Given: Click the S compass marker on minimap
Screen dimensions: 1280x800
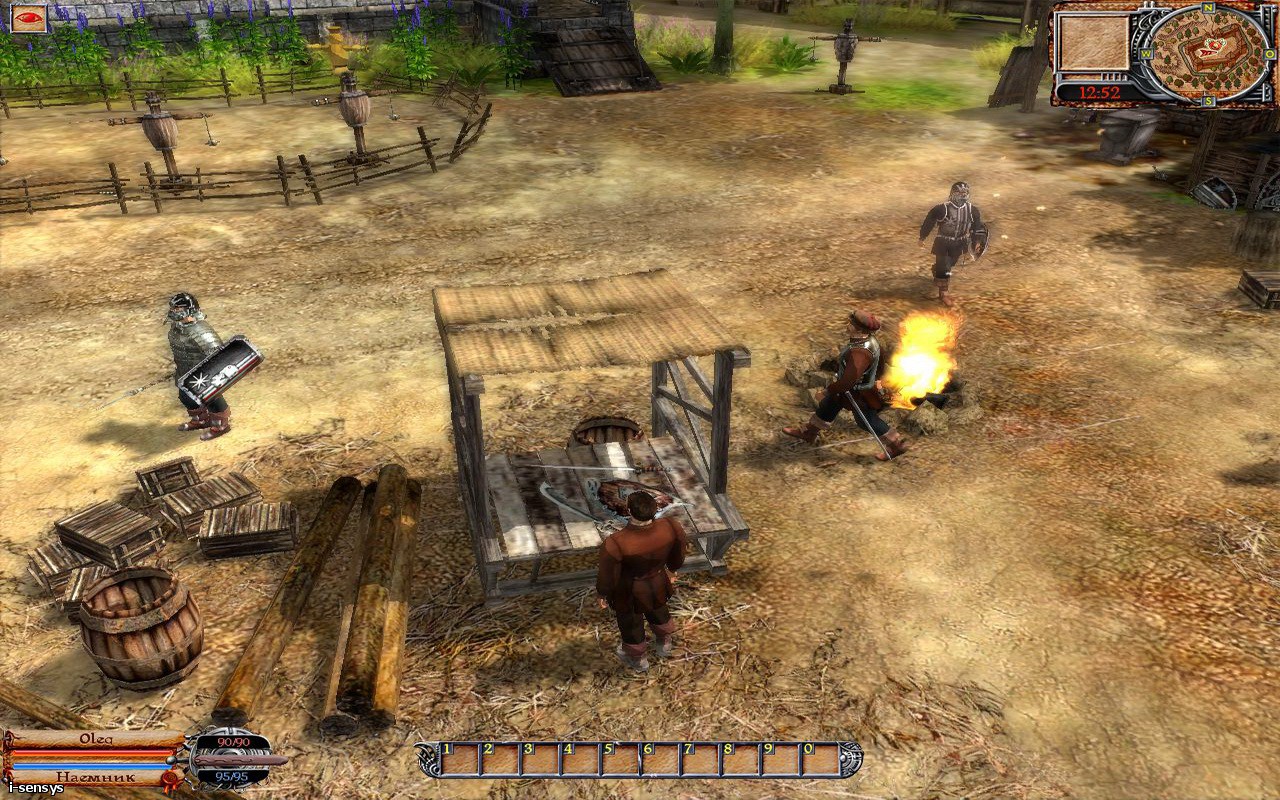Looking at the screenshot, I should click(1208, 100).
